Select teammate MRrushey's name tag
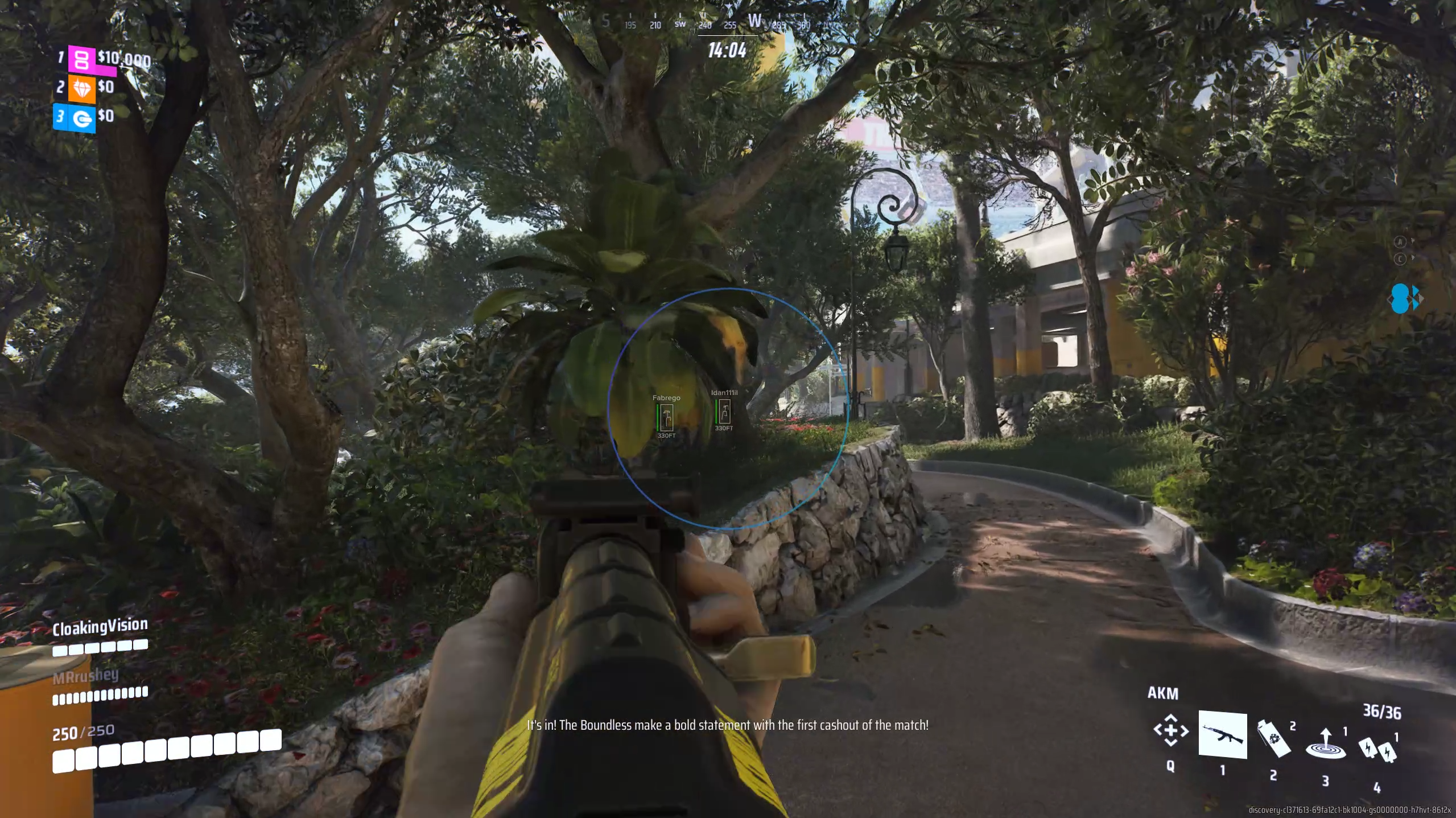This screenshot has height=818, width=1456. pyautogui.click(x=86, y=676)
